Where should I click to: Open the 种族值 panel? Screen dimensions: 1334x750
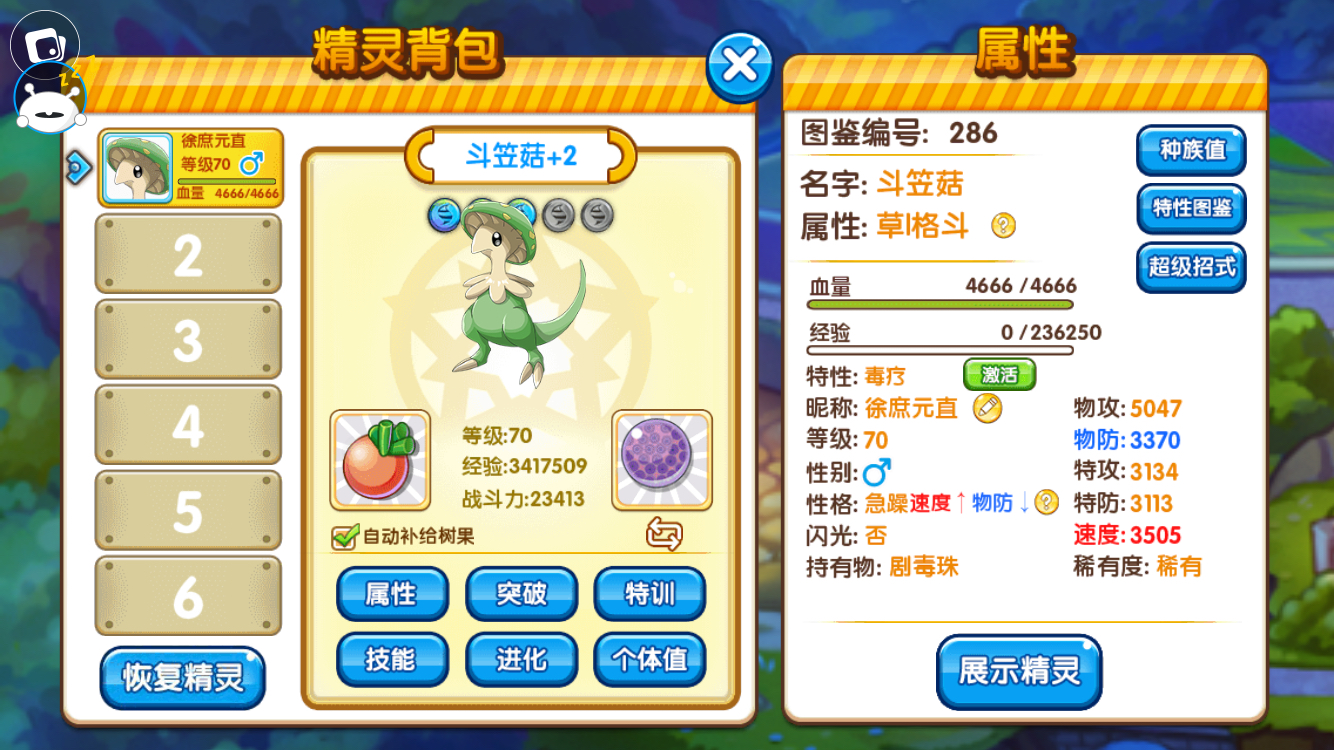[x=1190, y=150]
